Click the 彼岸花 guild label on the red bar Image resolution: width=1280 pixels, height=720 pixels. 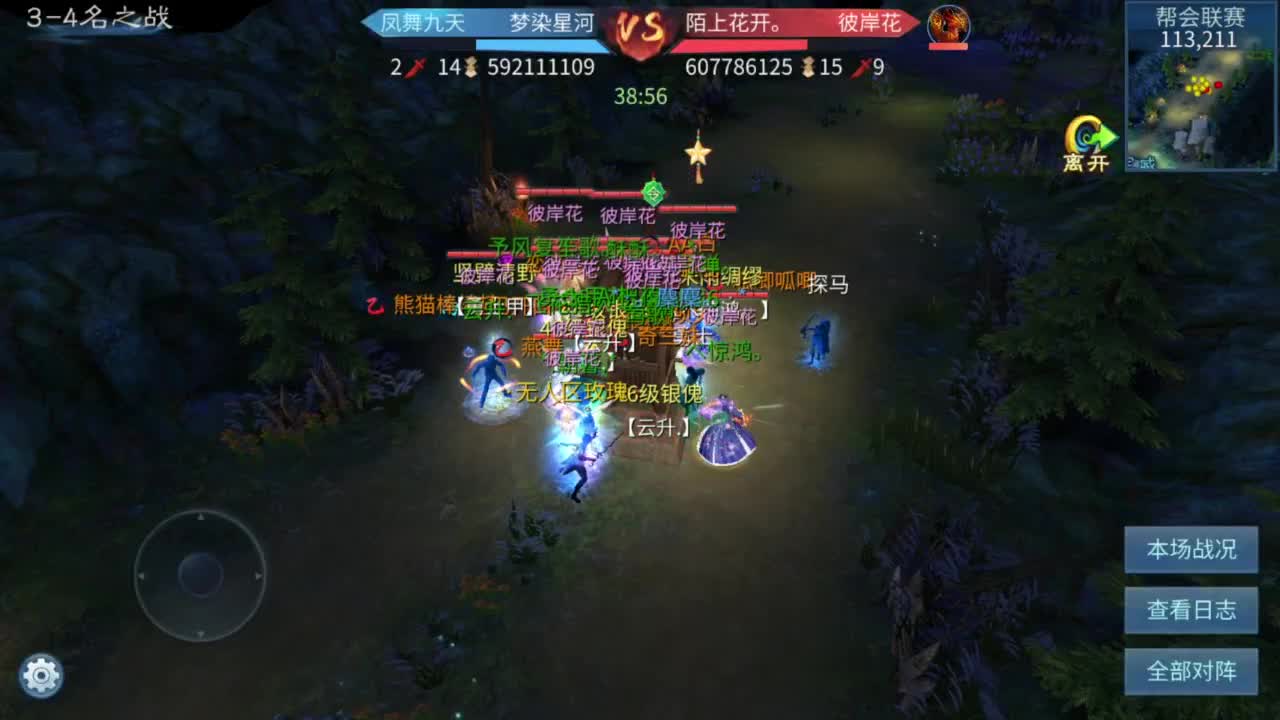point(868,23)
